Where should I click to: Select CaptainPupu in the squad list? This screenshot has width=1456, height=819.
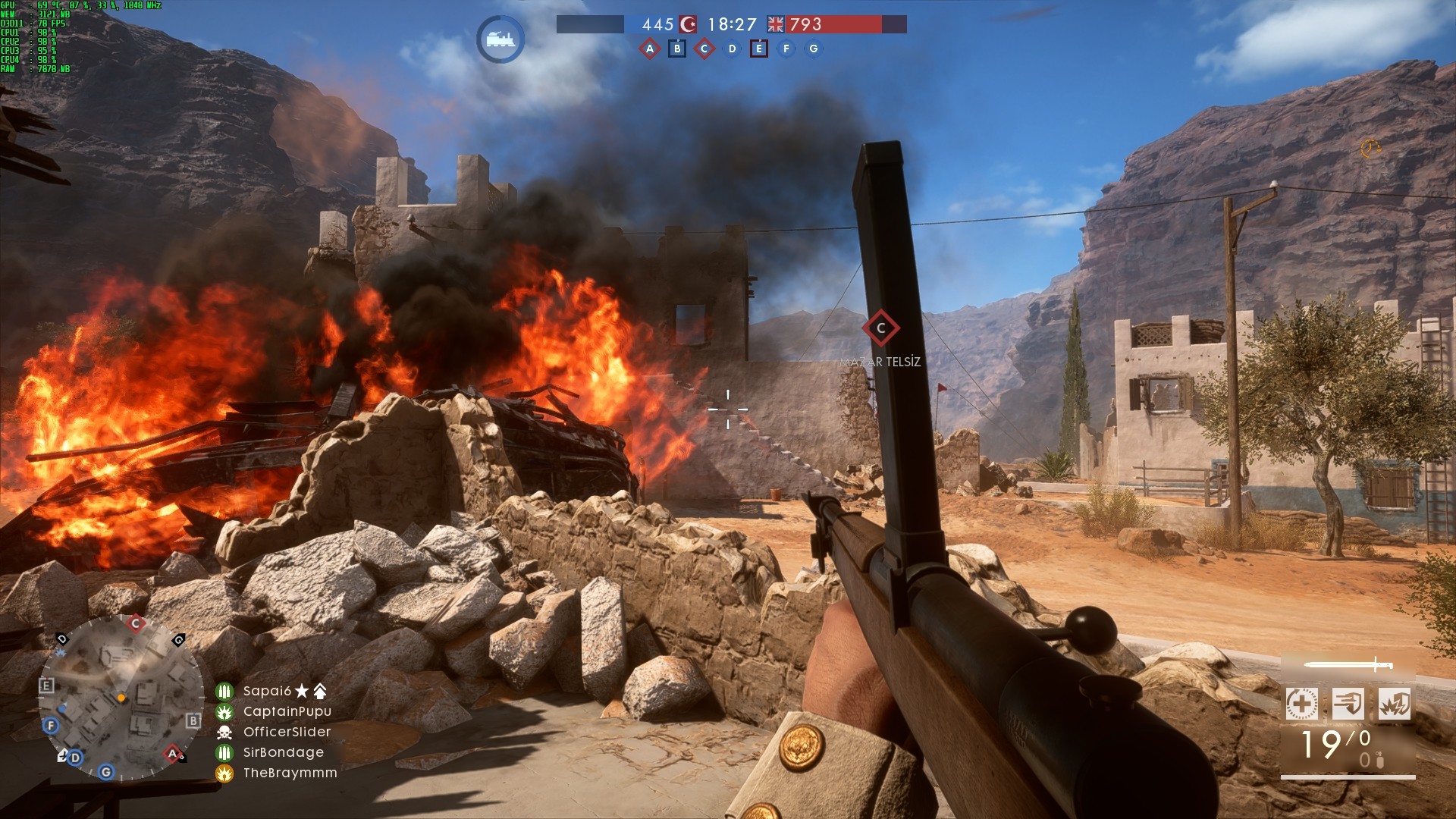point(287,711)
